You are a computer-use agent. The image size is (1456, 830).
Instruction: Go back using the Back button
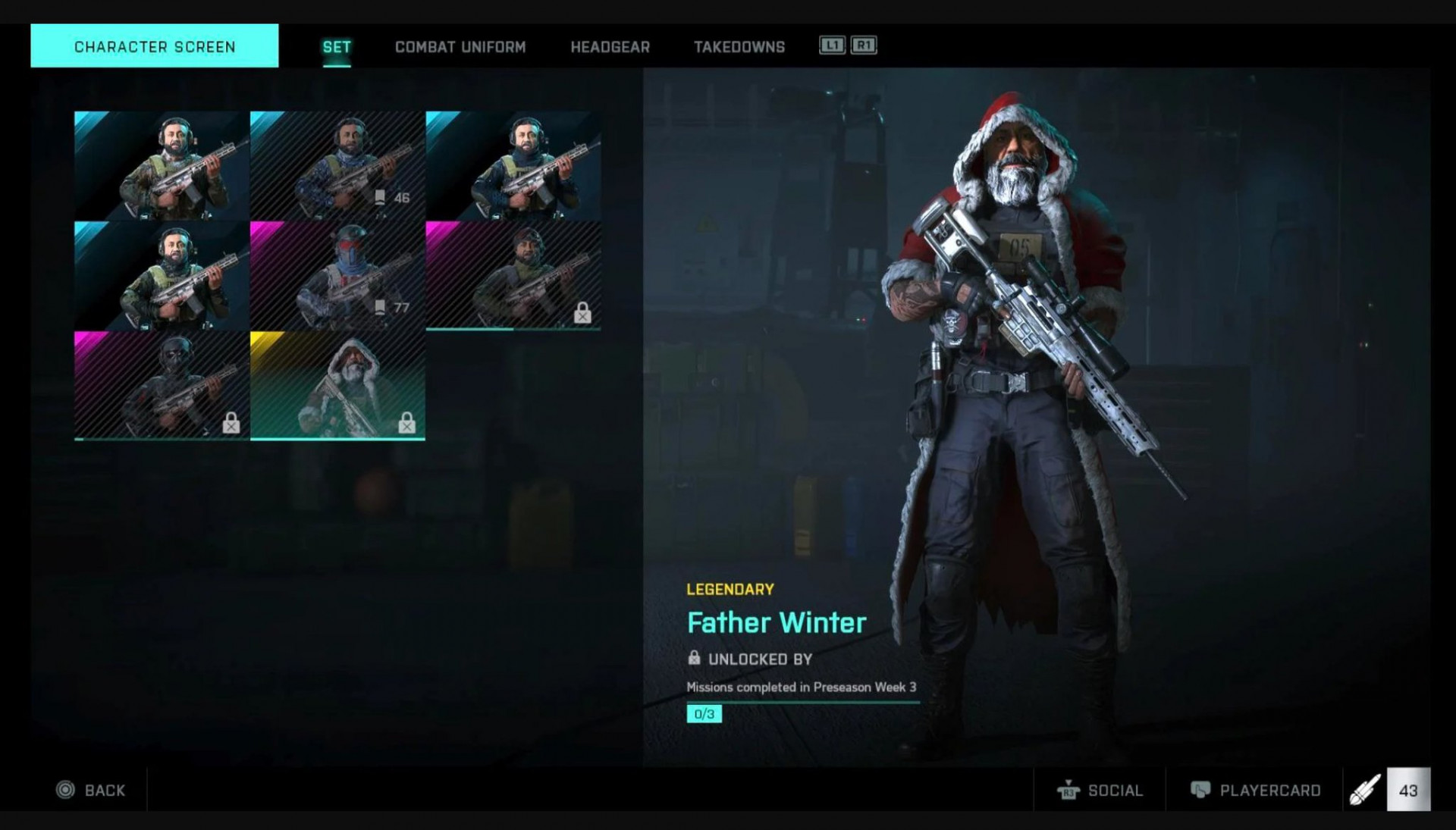(x=91, y=790)
